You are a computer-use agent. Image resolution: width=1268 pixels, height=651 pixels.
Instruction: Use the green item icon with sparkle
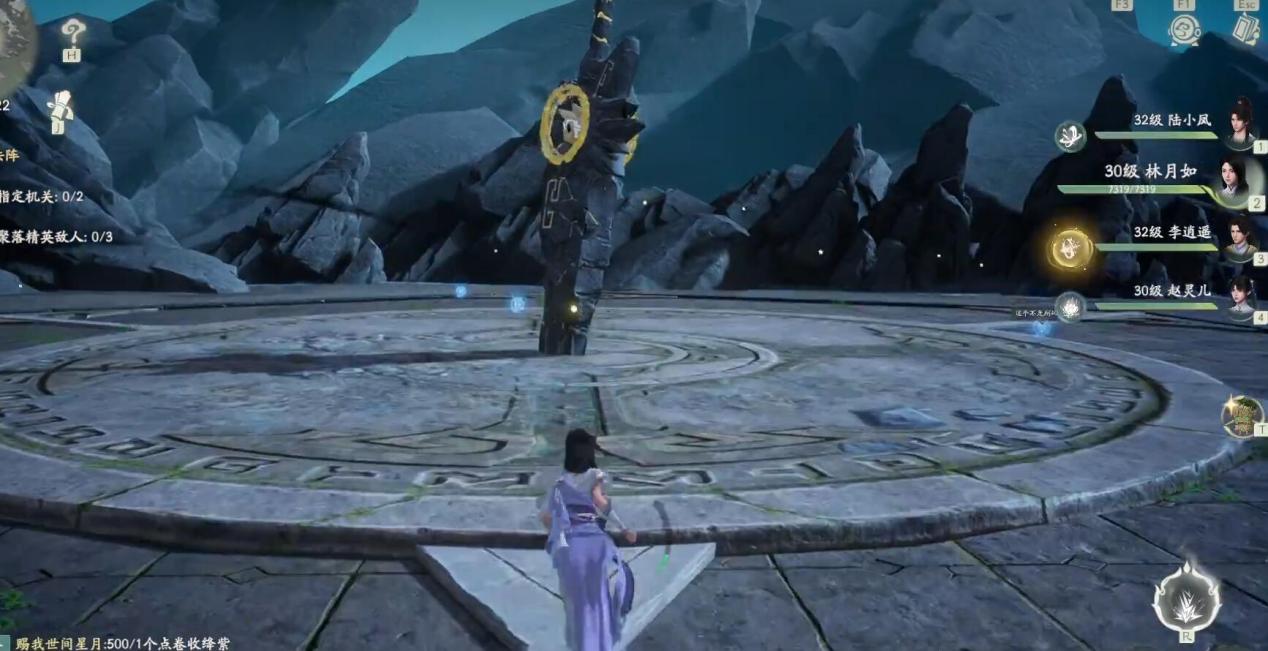[x=1242, y=416]
